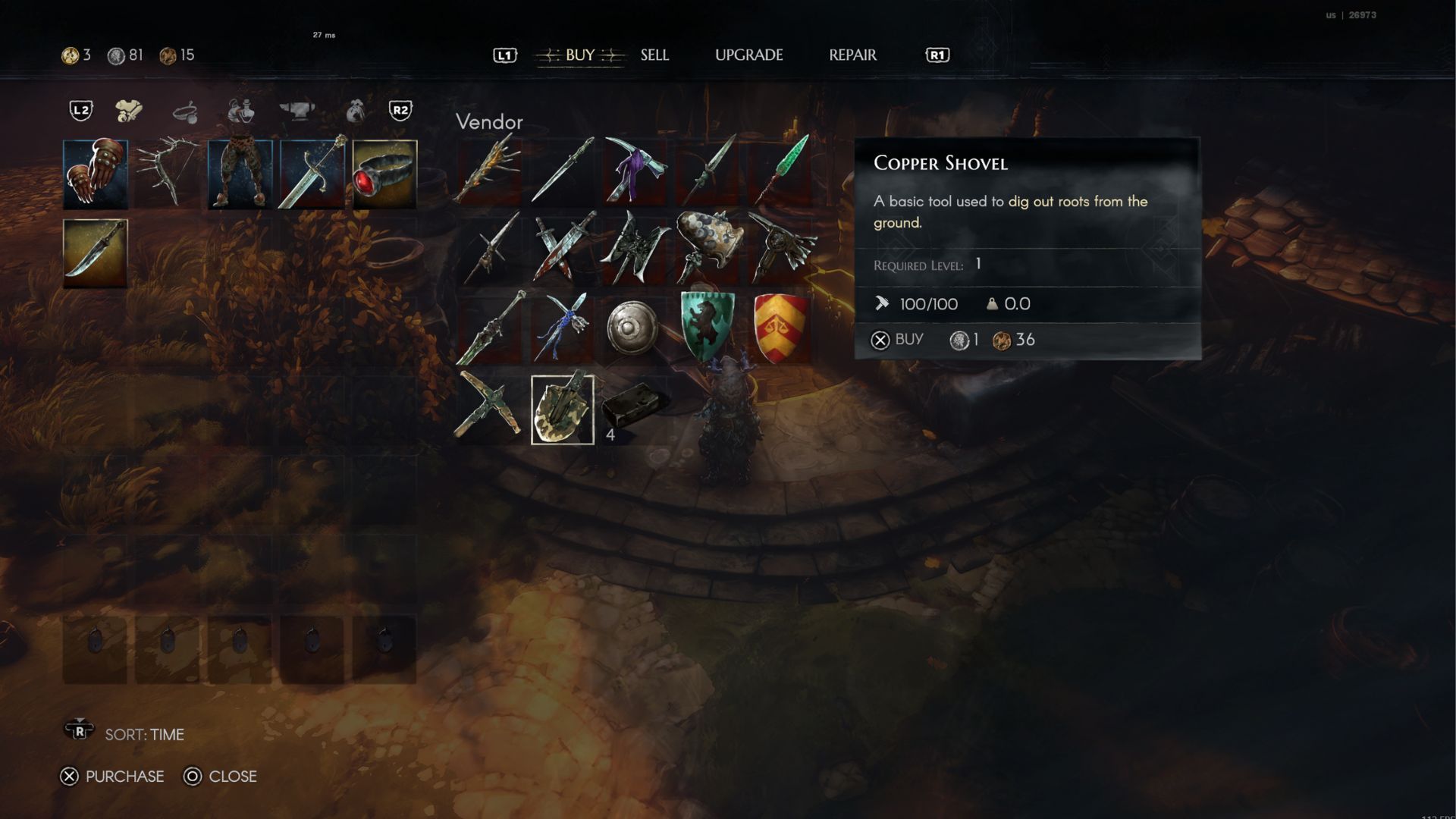This screenshot has width=1456, height=819.
Task: Select the green bear crest shield
Action: point(707,327)
